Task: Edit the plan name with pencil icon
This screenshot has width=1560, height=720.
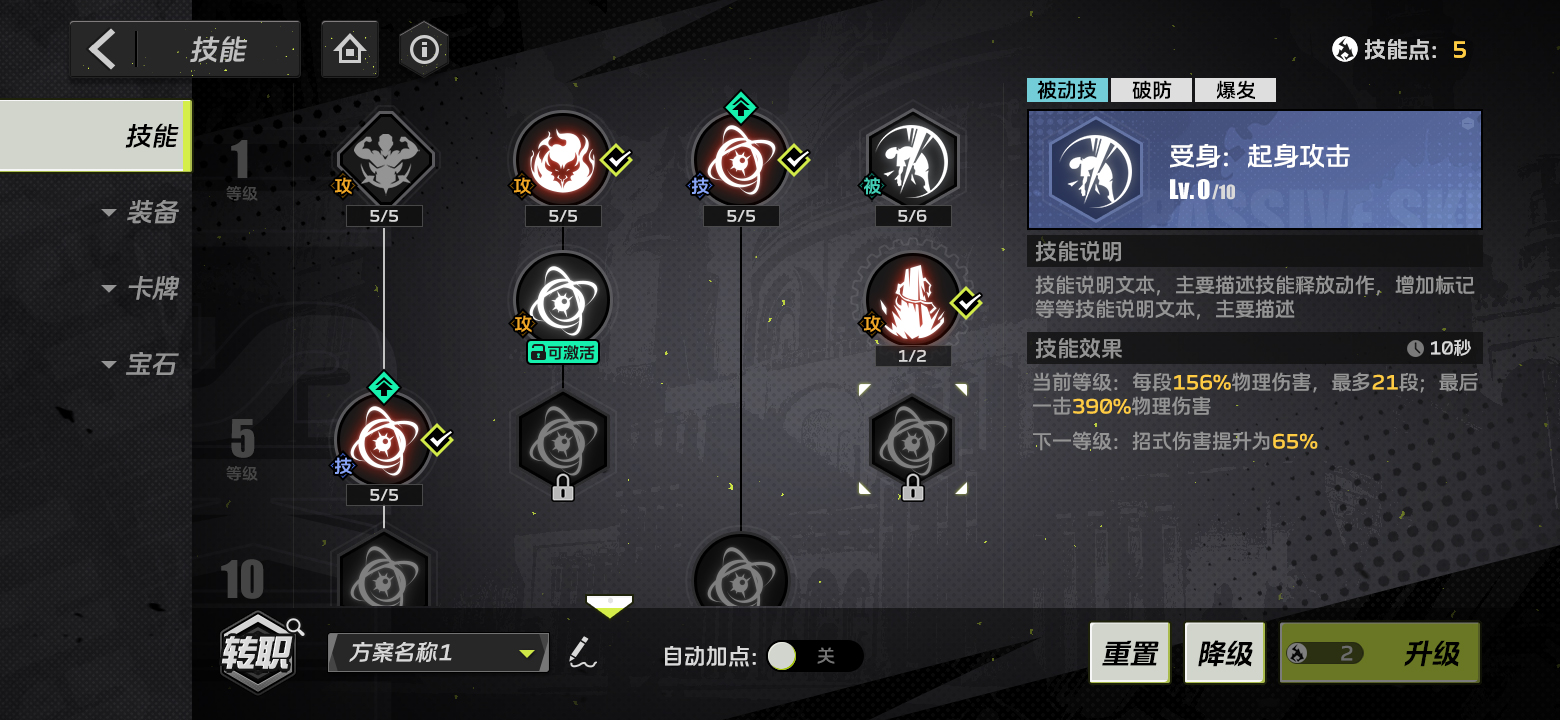Action: coord(580,653)
